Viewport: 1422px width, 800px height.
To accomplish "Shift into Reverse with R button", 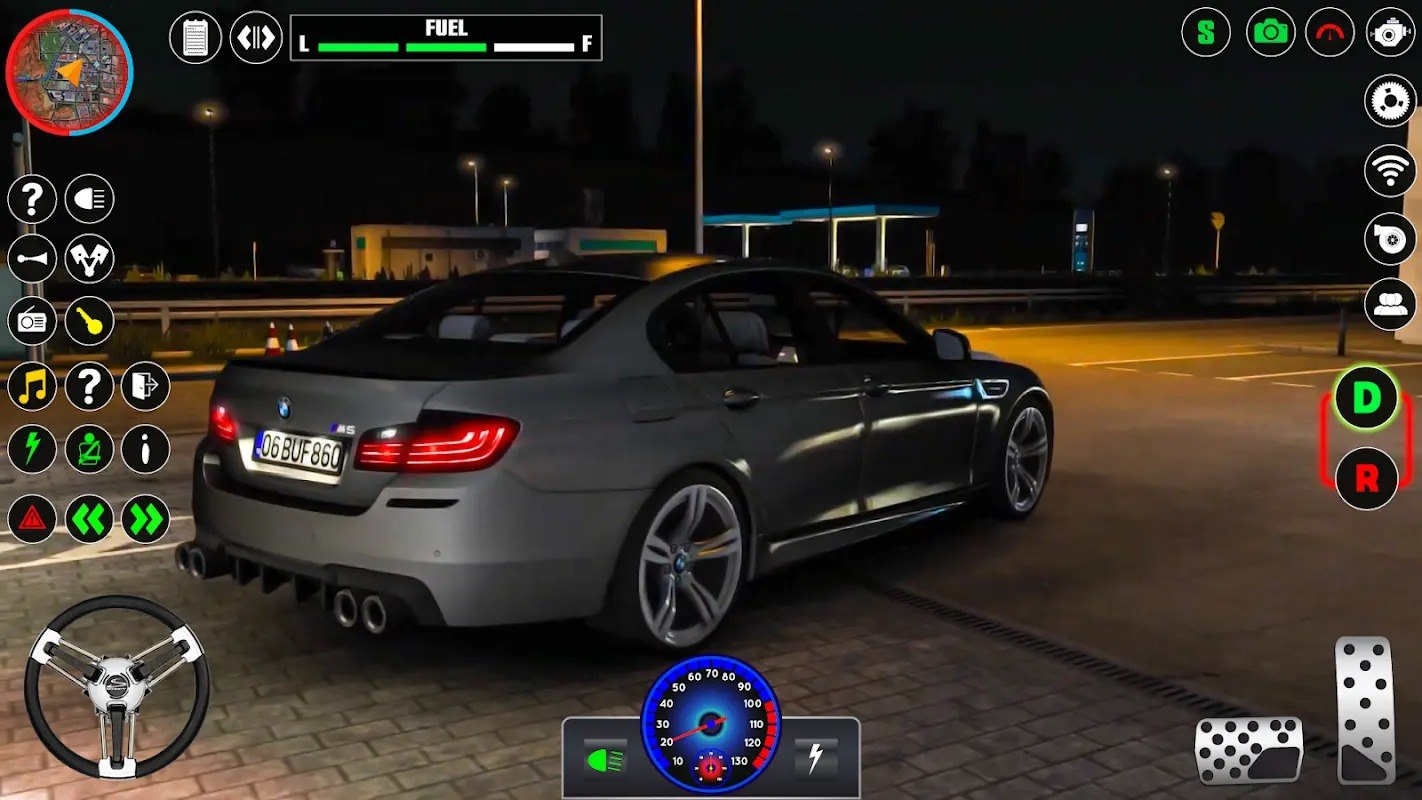I will tap(1366, 478).
